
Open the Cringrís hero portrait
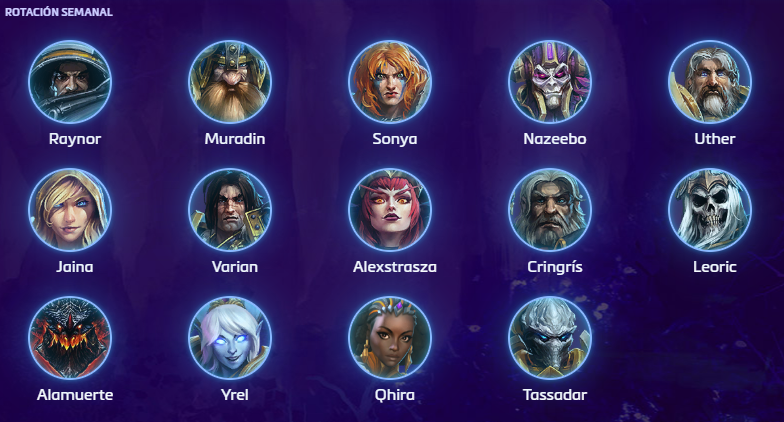point(550,209)
